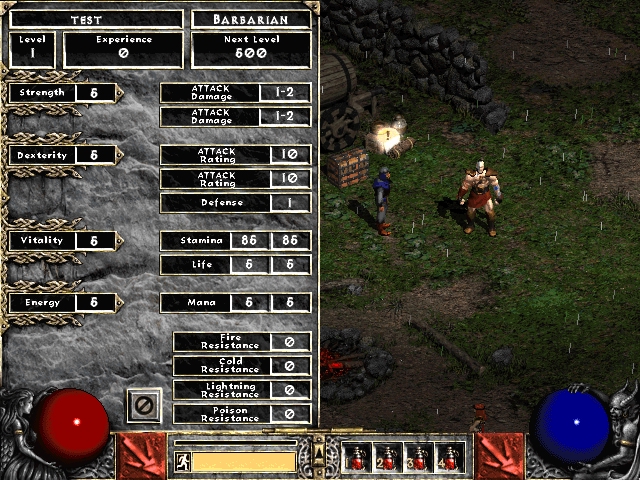Use the potion in belt slot 2

pos(388,458)
